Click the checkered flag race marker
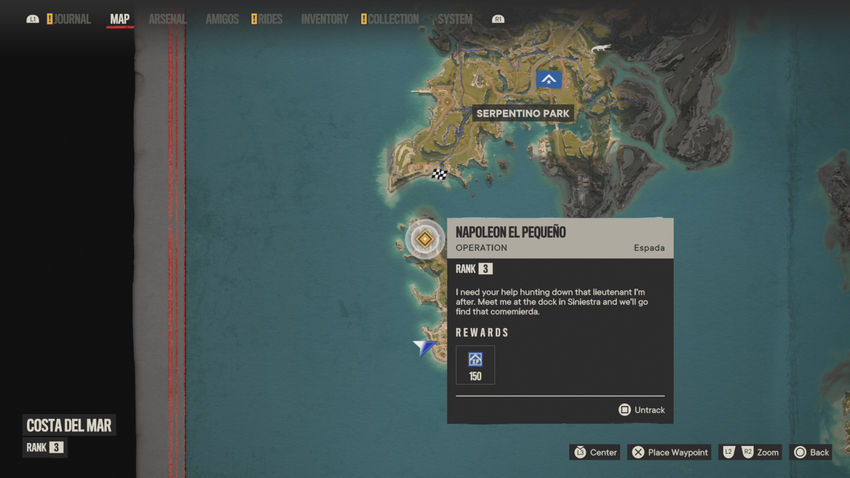The width and height of the screenshot is (850, 478). pyautogui.click(x=439, y=174)
